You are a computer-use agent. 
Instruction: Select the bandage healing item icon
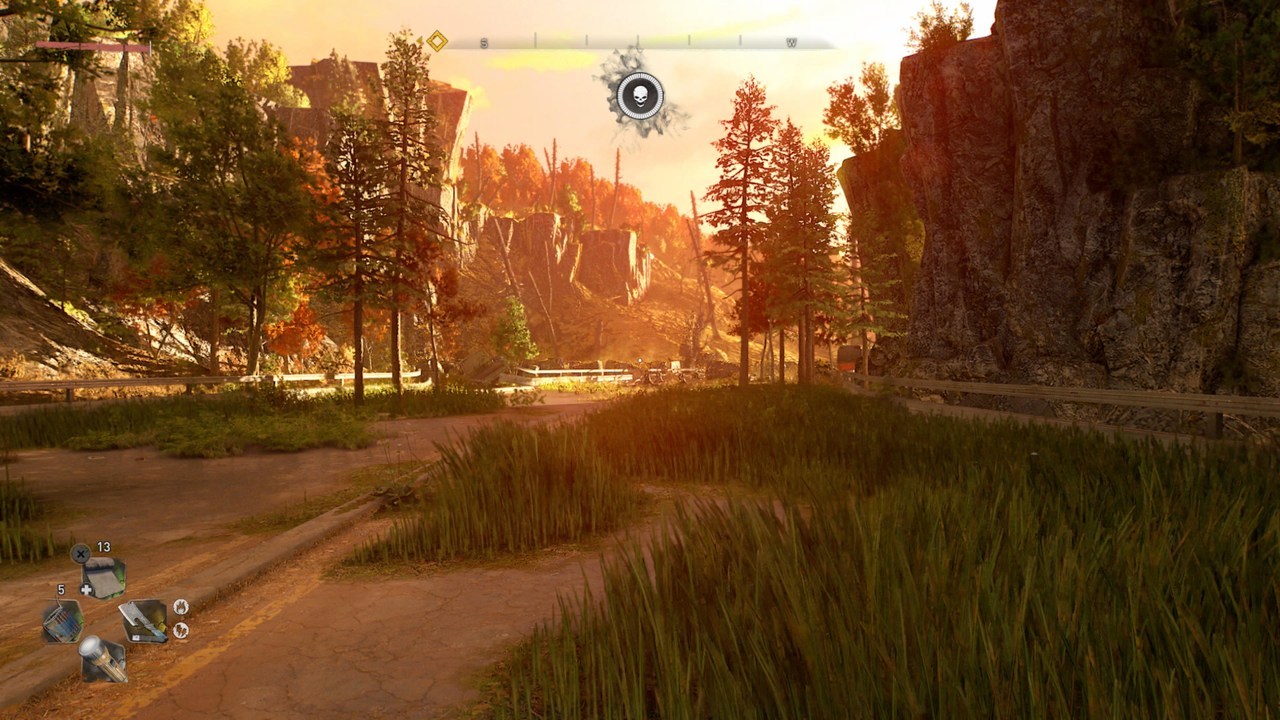click(104, 577)
